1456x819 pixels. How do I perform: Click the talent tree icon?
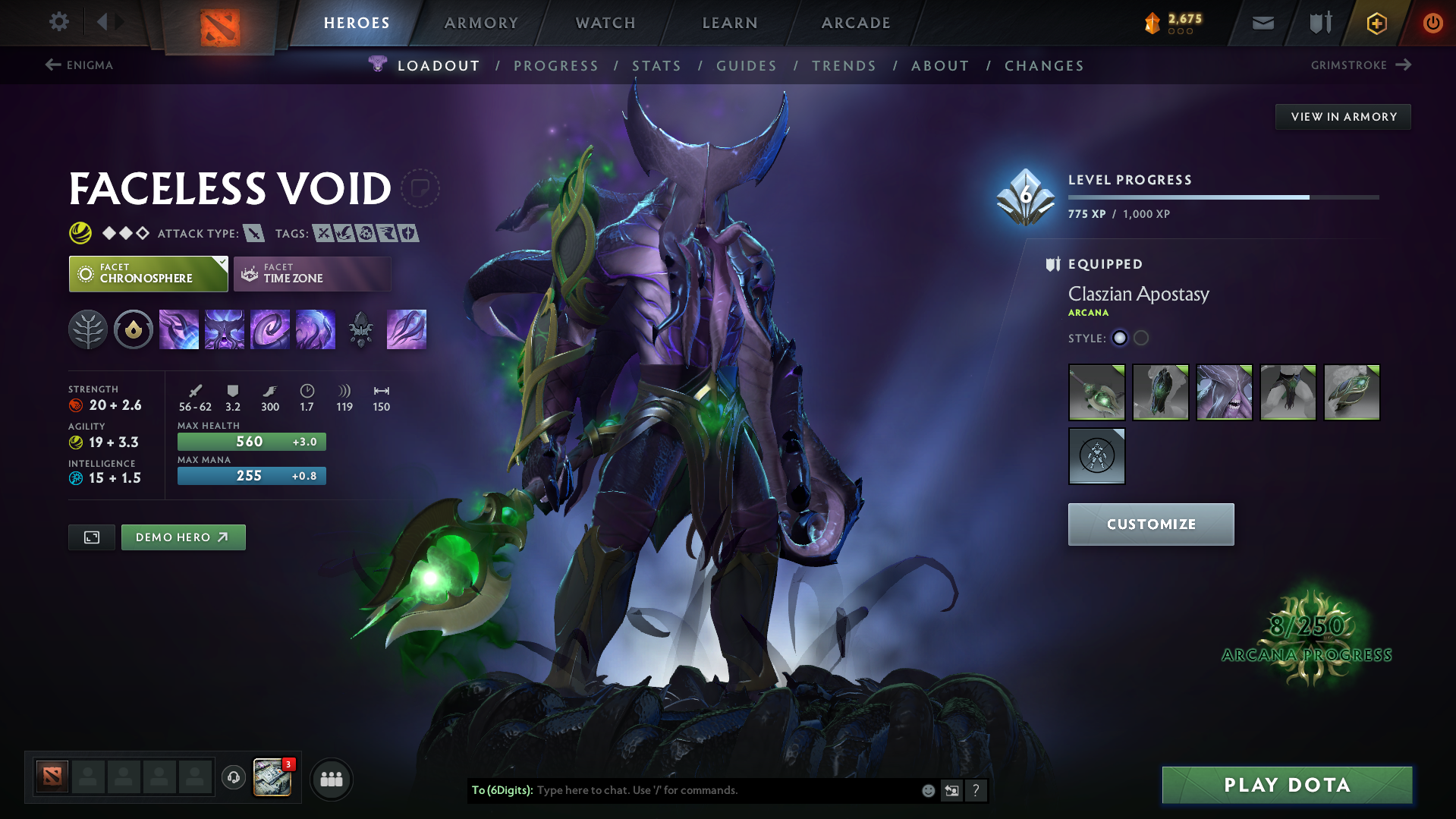[88, 329]
